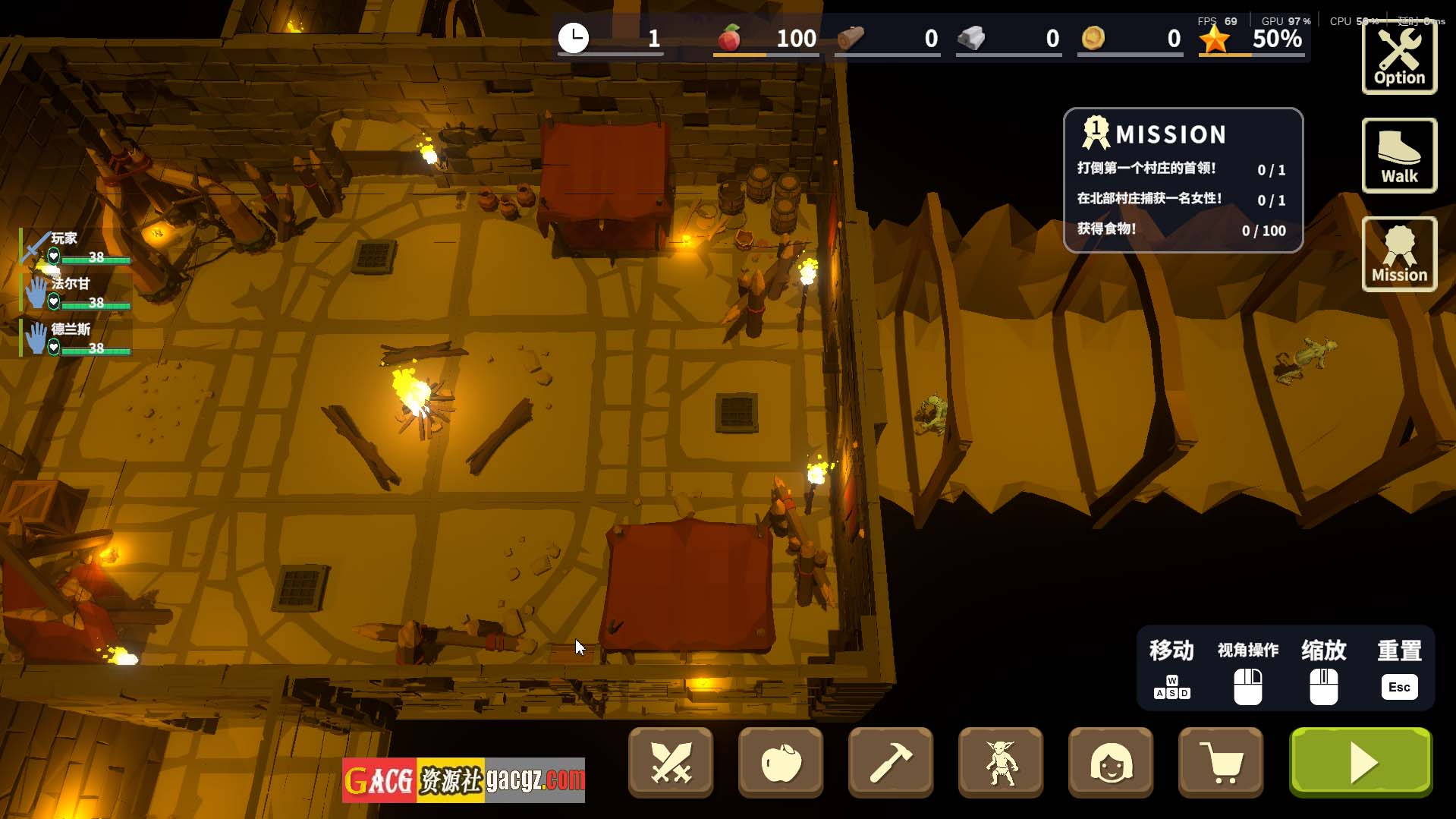
Task: Click the green play arrow button
Action: pos(1361,762)
